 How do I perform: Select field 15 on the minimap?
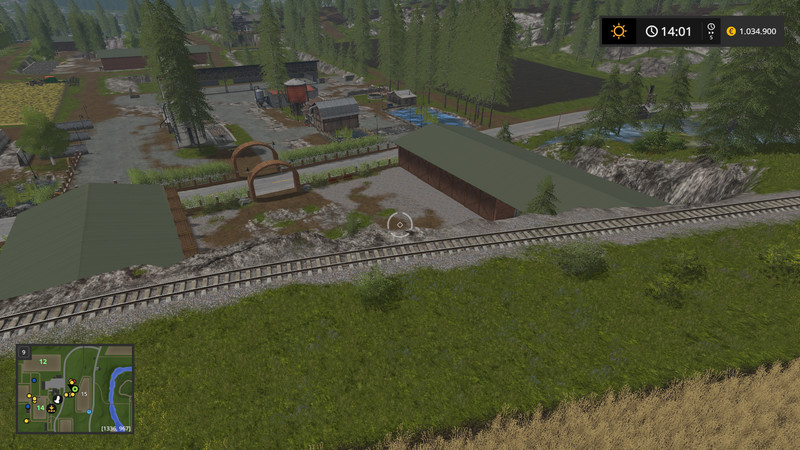pyautogui.click(x=86, y=396)
